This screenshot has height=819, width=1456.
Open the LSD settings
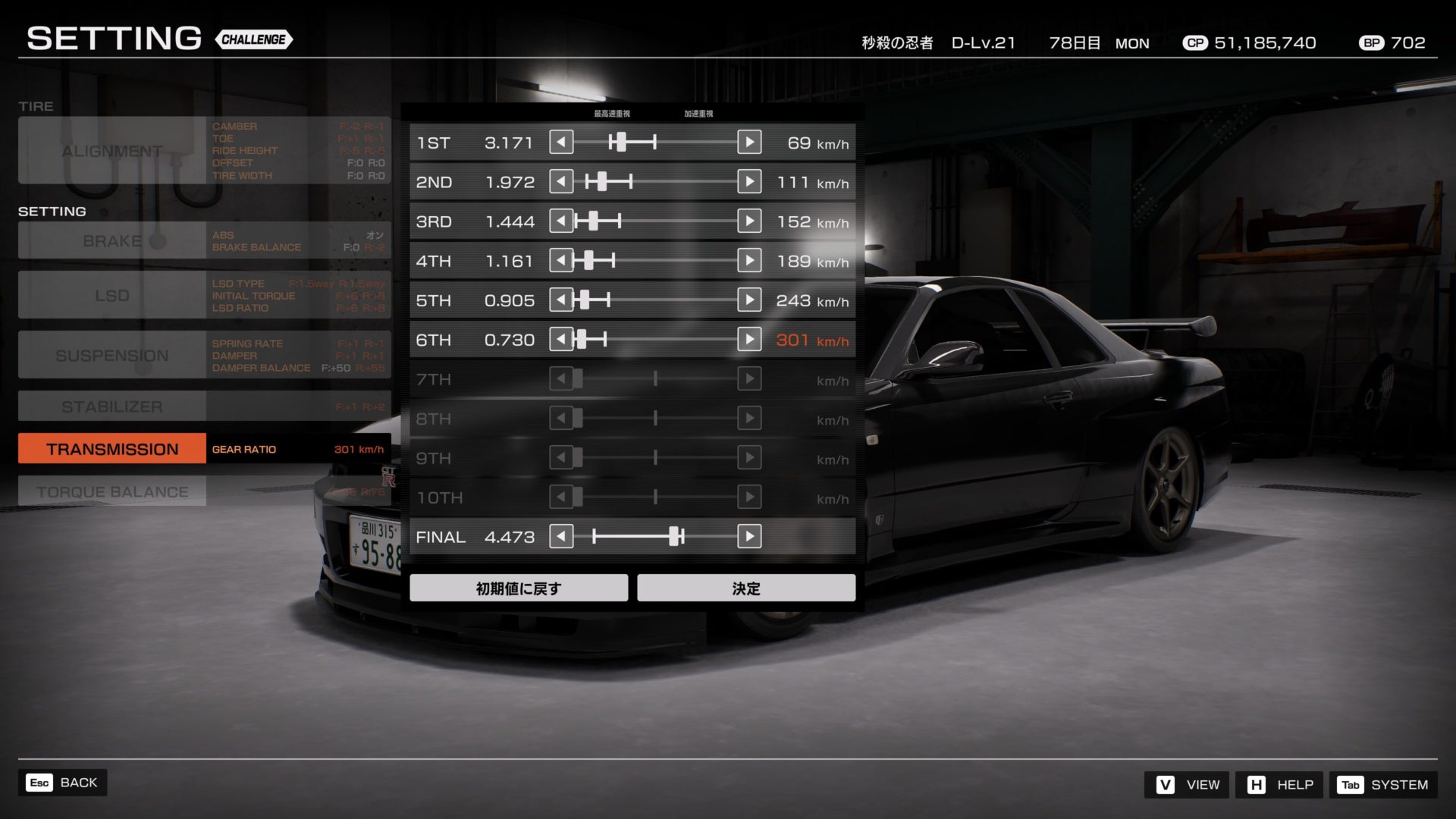[112, 295]
